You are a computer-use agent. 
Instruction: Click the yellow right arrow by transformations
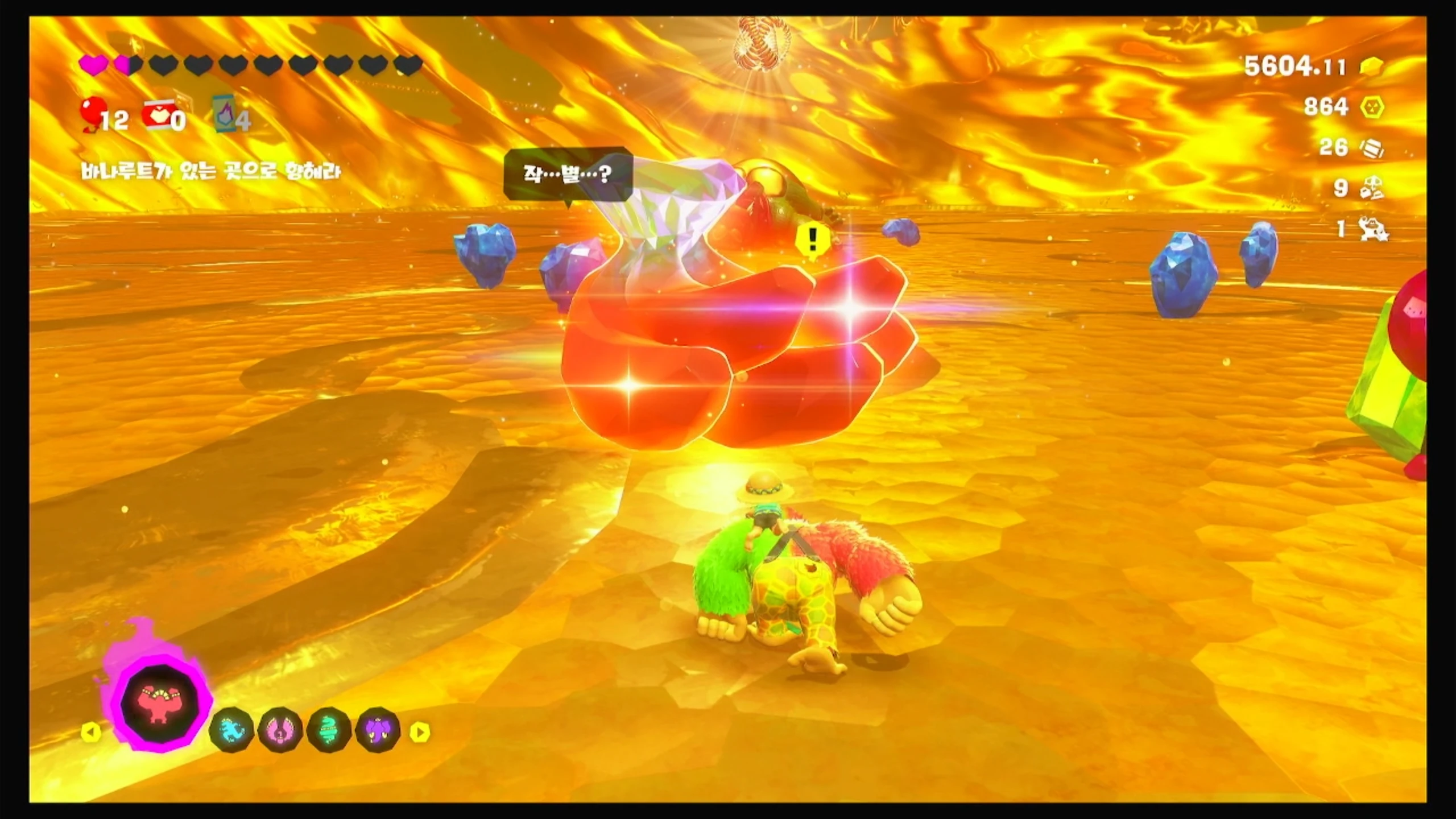[420, 732]
